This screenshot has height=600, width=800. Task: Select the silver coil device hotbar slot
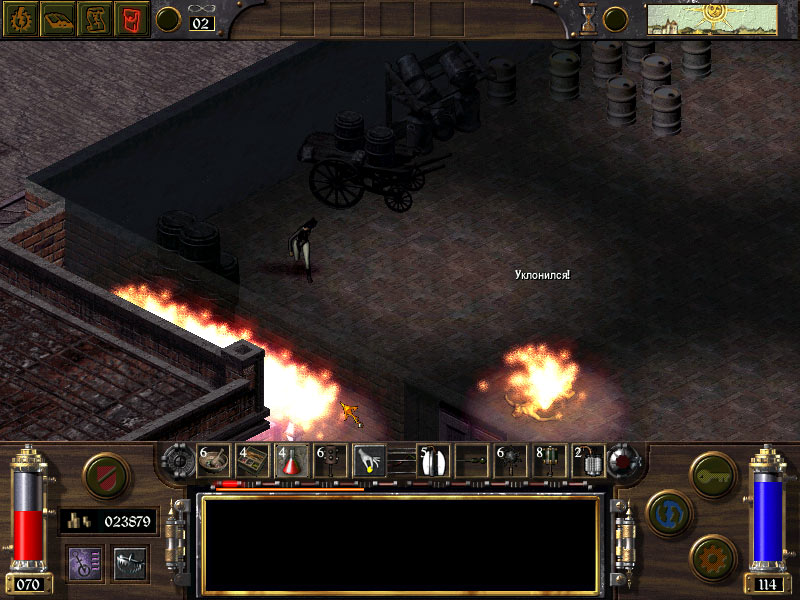tap(588, 461)
